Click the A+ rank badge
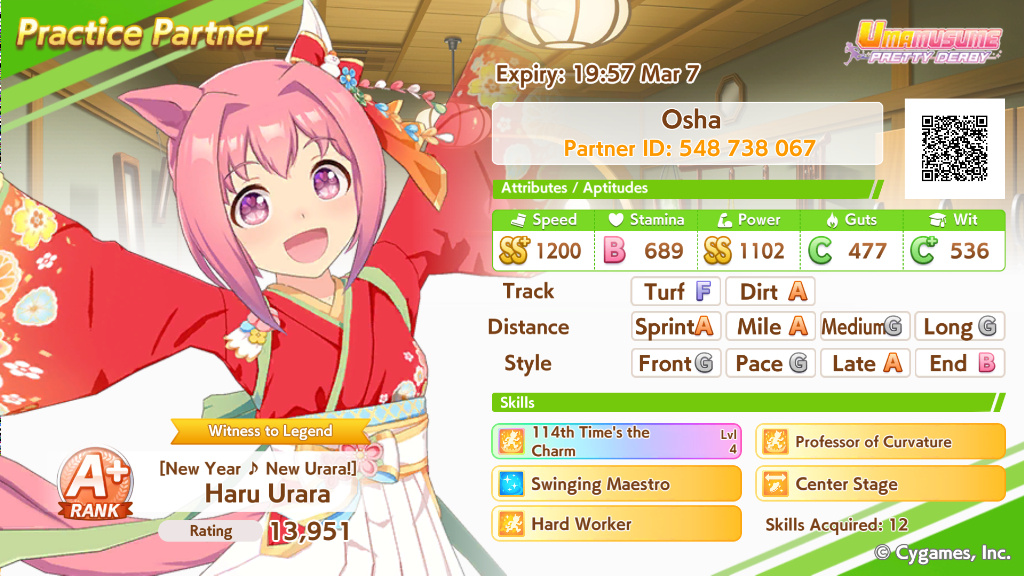The width and height of the screenshot is (1024, 576). point(100,485)
